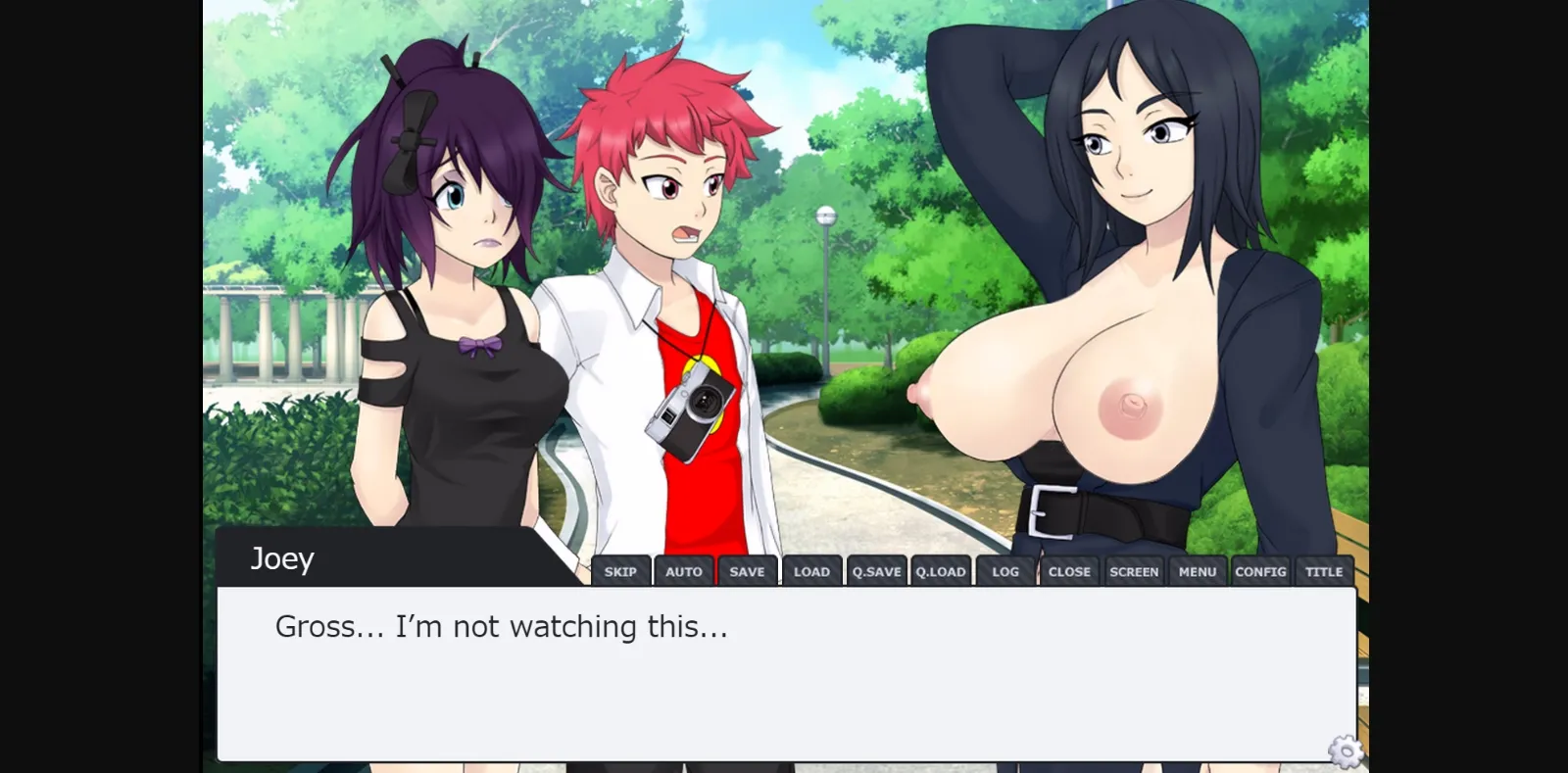Screen dimensions: 1568x773
Task: Hide the textbox with the CLOSE button
Action: click(1069, 570)
